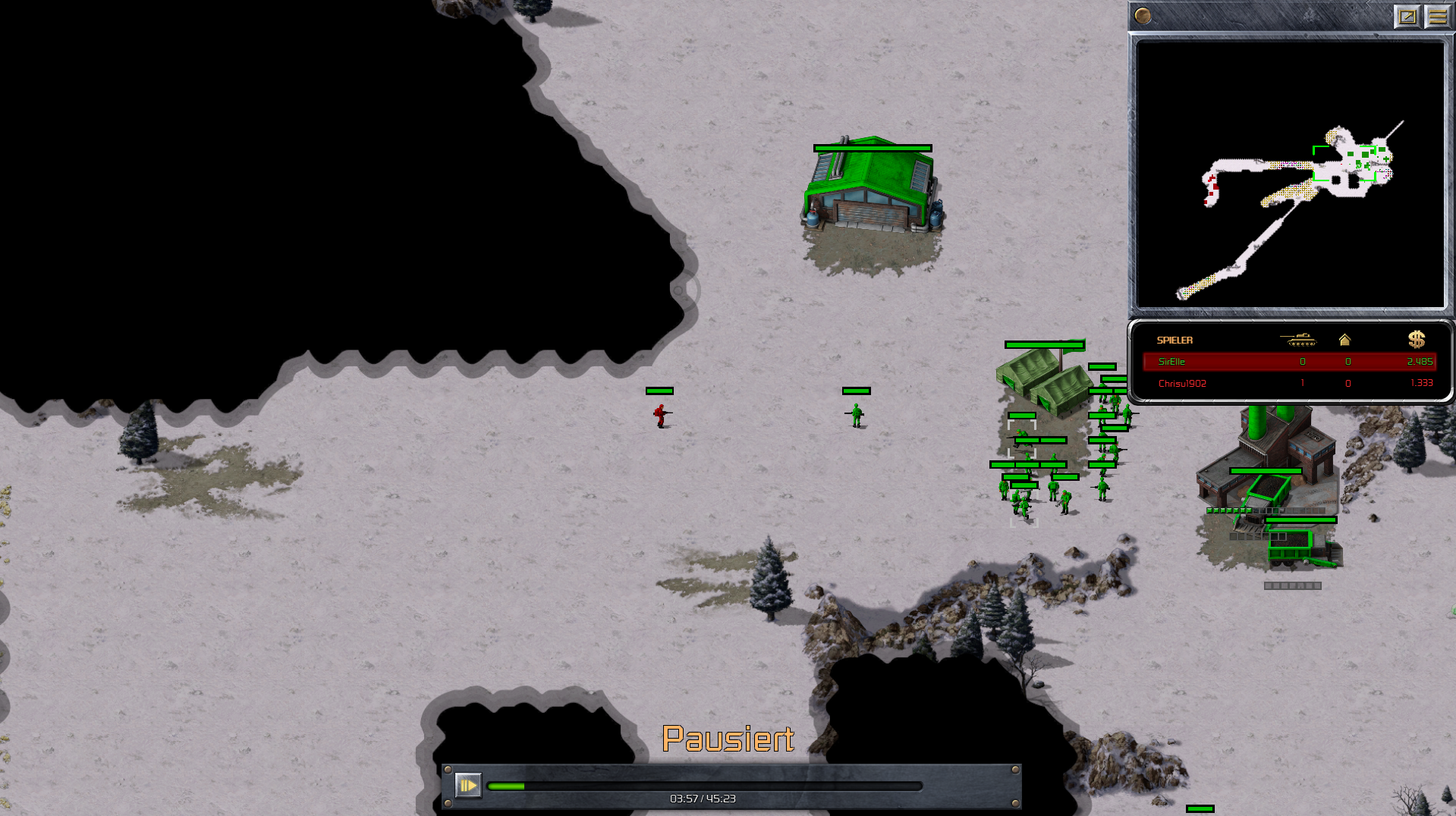The width and height of the screenshot is (1456, 816).
Task: Select player SirElle in the stats list
Action: (x=1171, y=362)
